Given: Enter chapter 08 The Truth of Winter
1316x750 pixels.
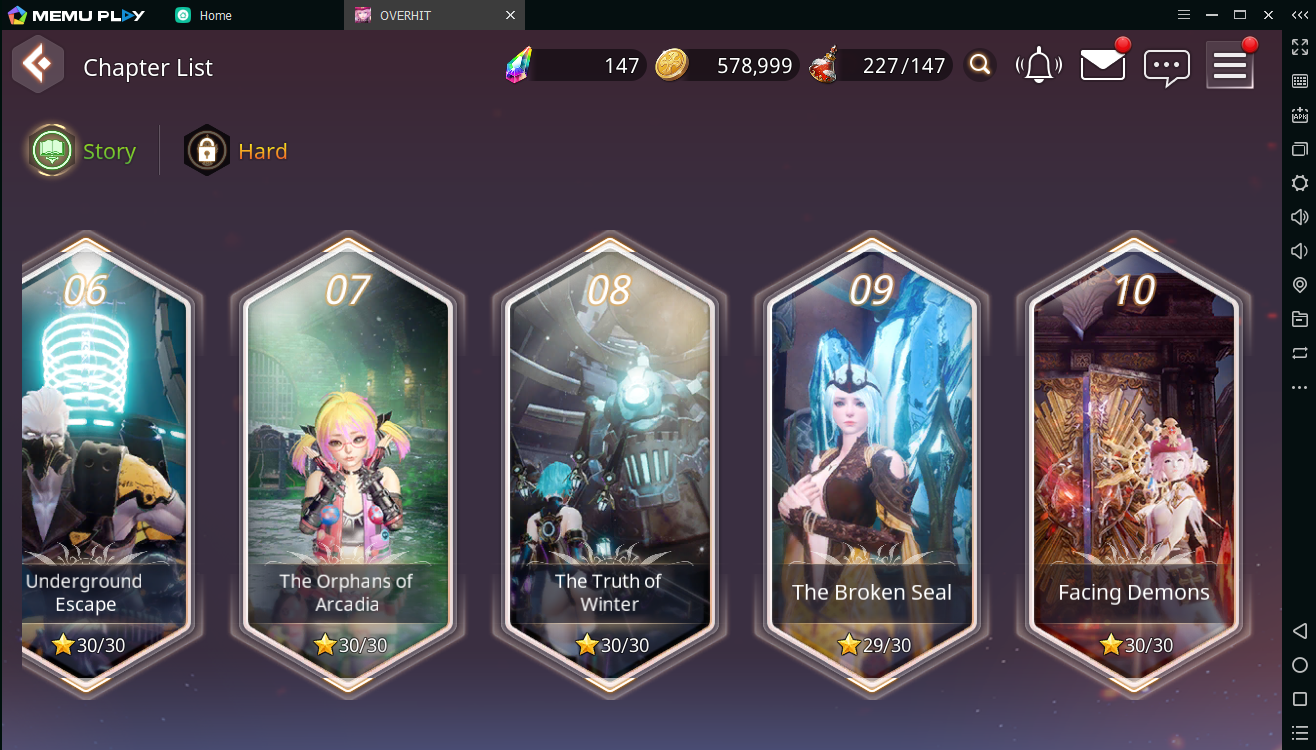Looking at the screenshot, I should pos(609,462).
